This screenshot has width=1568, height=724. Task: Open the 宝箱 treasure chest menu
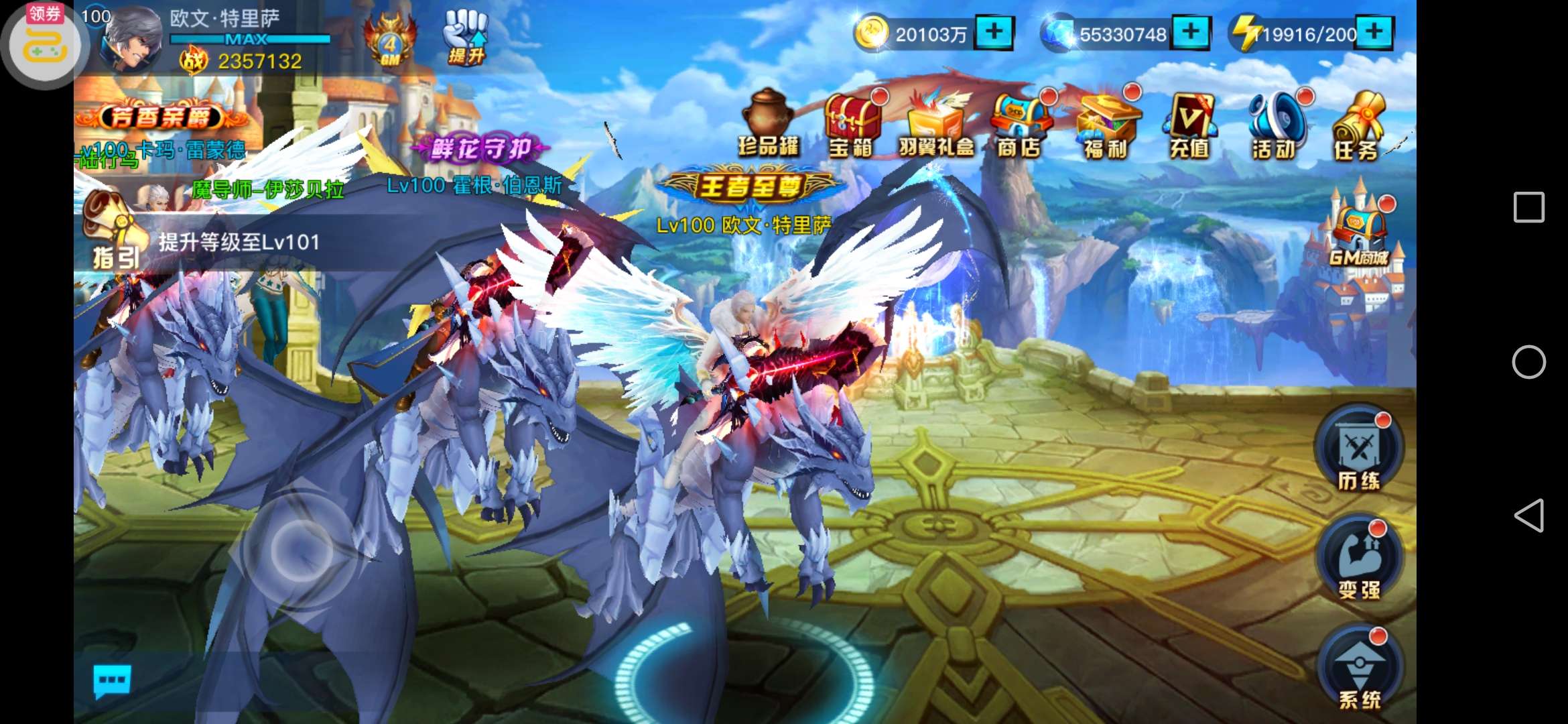tap(852, 125)
